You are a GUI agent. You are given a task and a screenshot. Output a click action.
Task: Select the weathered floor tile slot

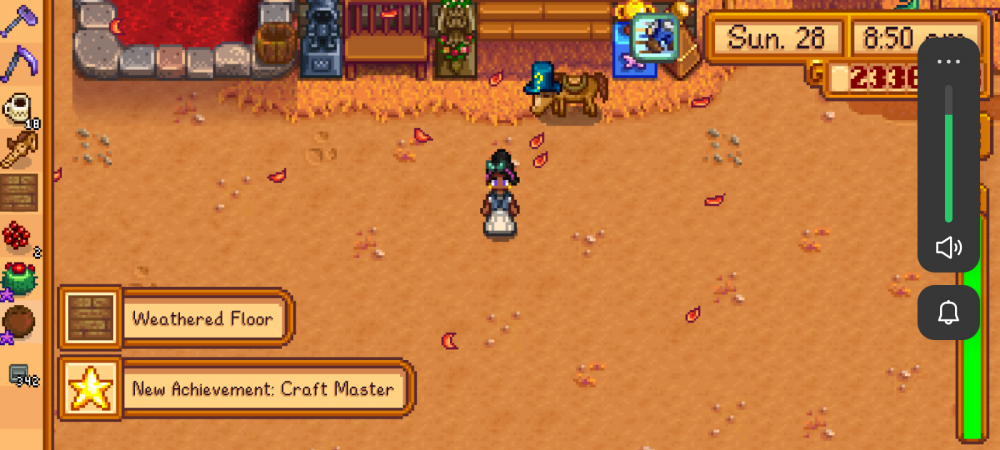[19, 190]
